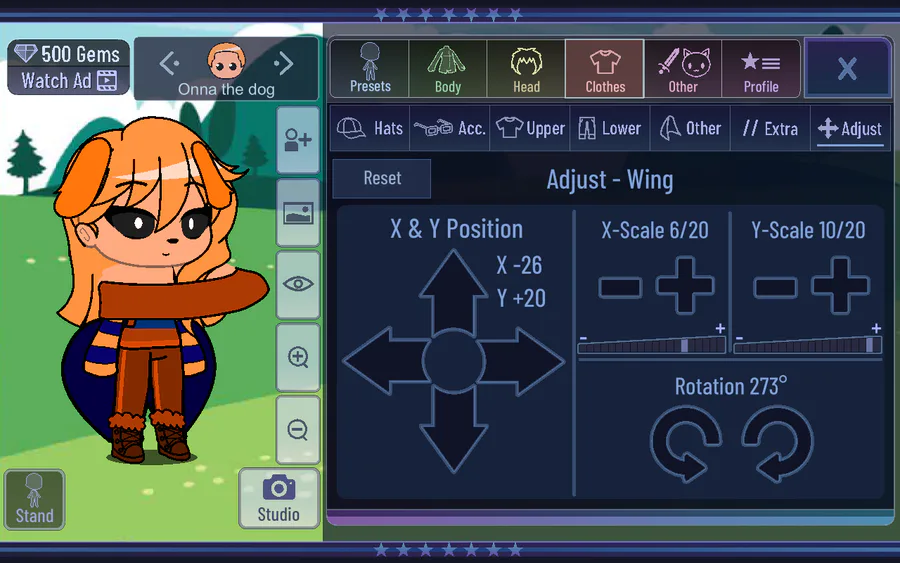Watch an ad for 500 gems
900x563 pixels.
[x=69, y=81]
